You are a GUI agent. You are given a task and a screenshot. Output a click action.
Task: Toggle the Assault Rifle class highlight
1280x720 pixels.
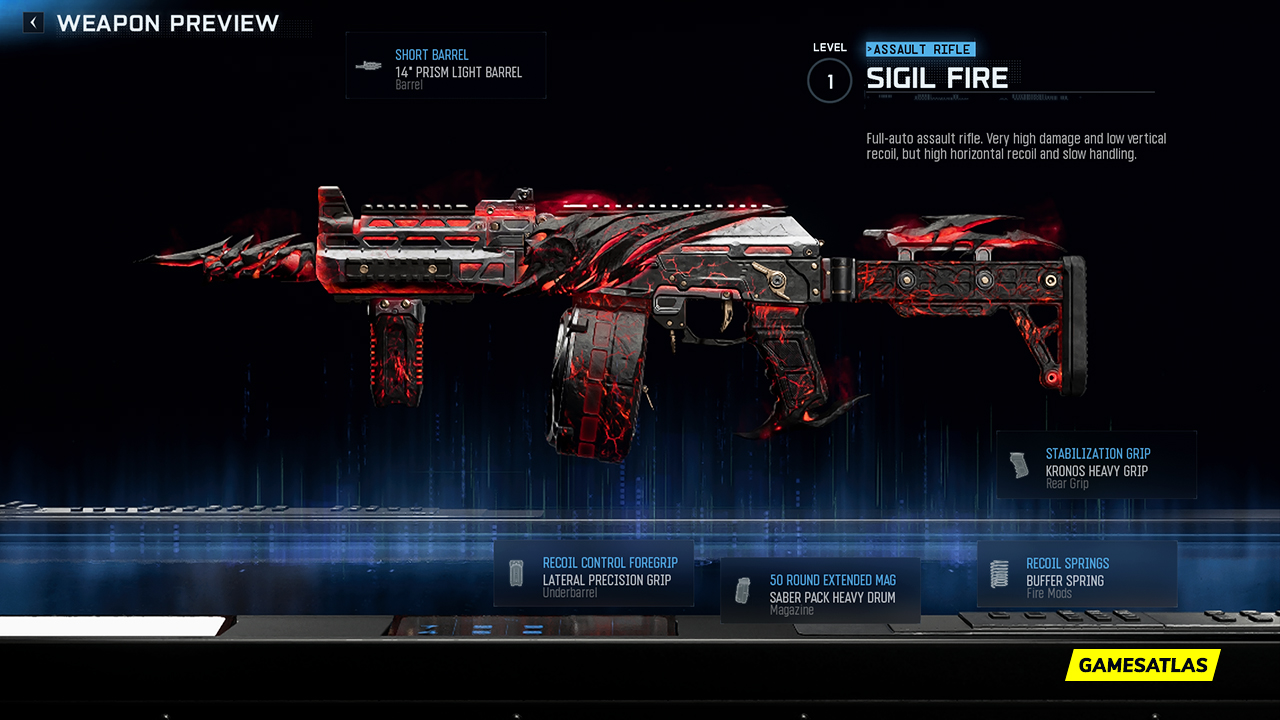(920, 48)
